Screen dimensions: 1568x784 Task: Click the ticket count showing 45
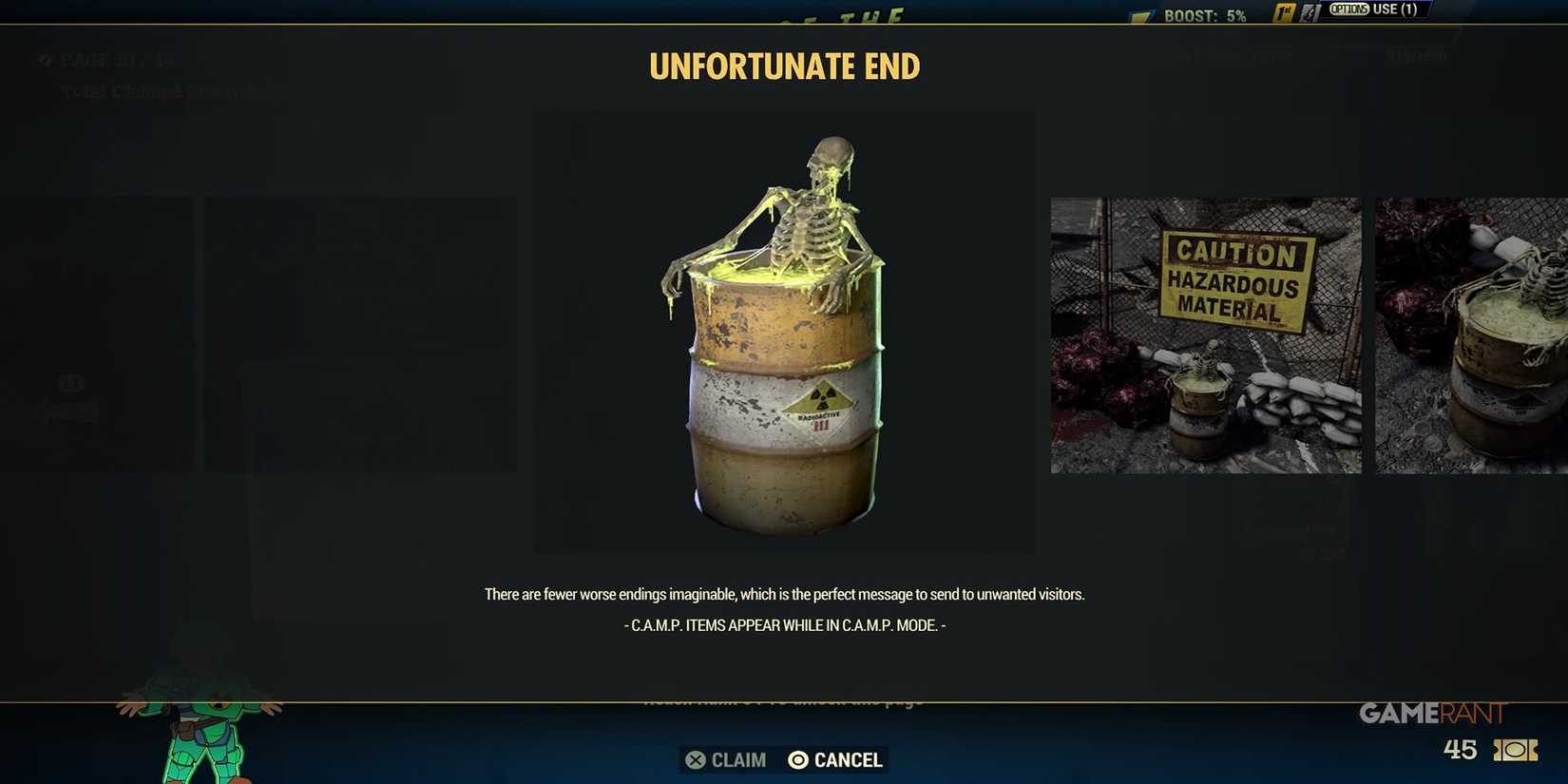point(1461,750)
